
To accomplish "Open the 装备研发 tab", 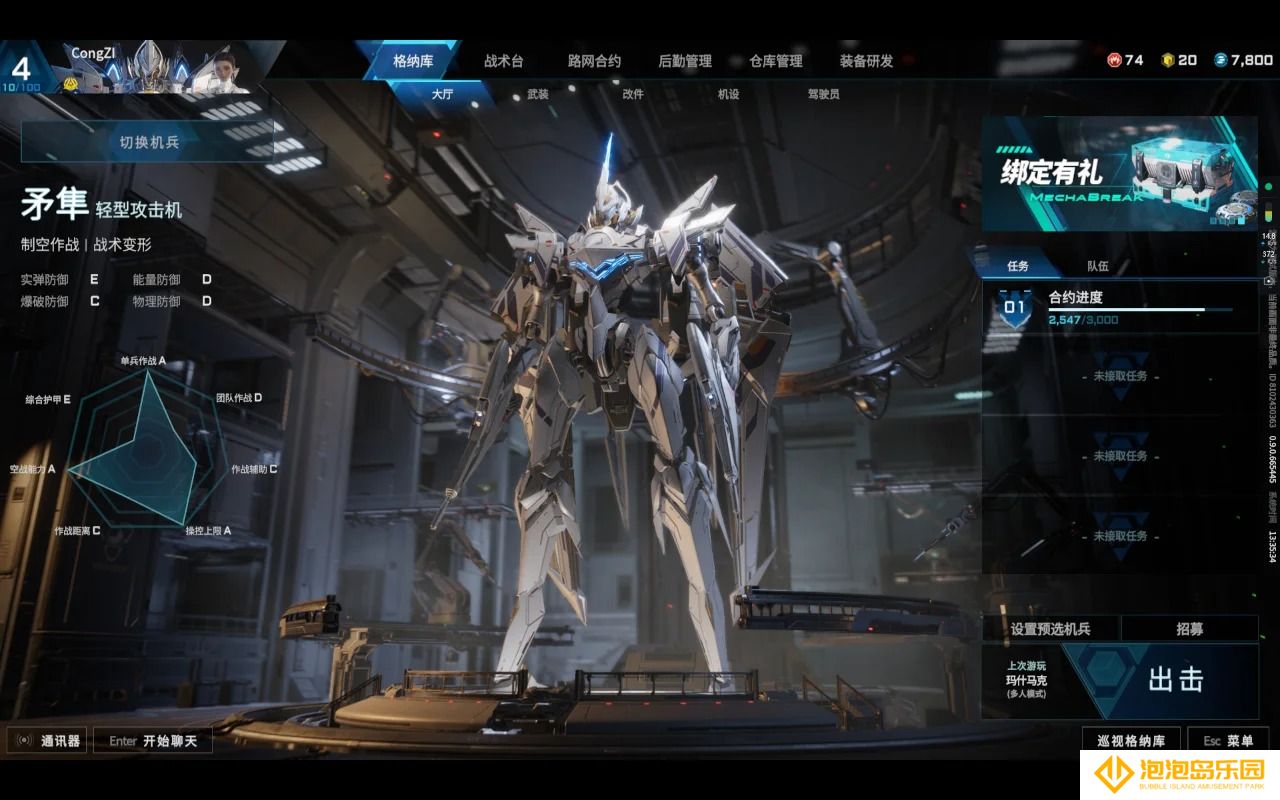I will tap(866, 61).
